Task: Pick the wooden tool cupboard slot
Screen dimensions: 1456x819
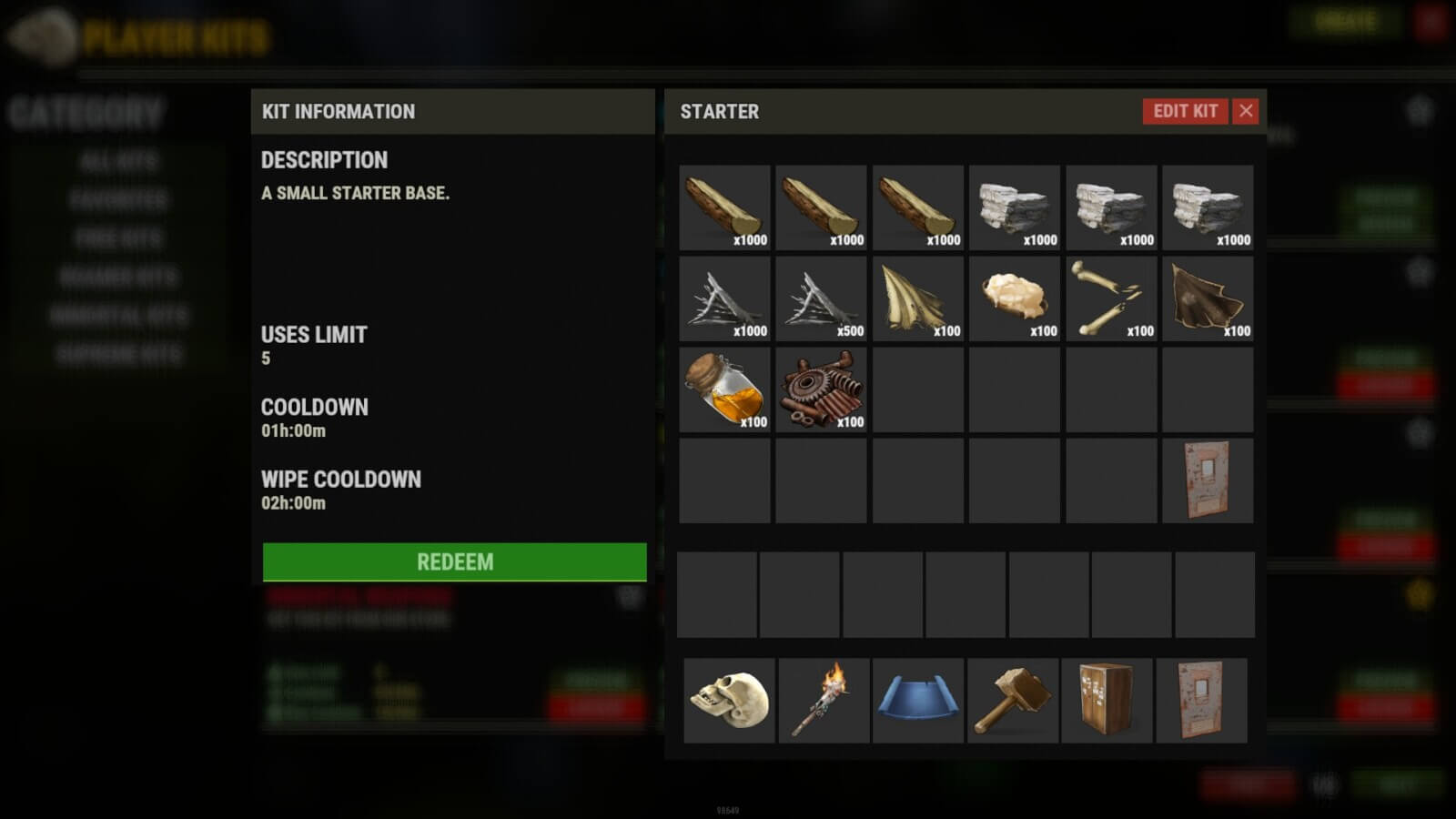Action: tap(1107, 700)
